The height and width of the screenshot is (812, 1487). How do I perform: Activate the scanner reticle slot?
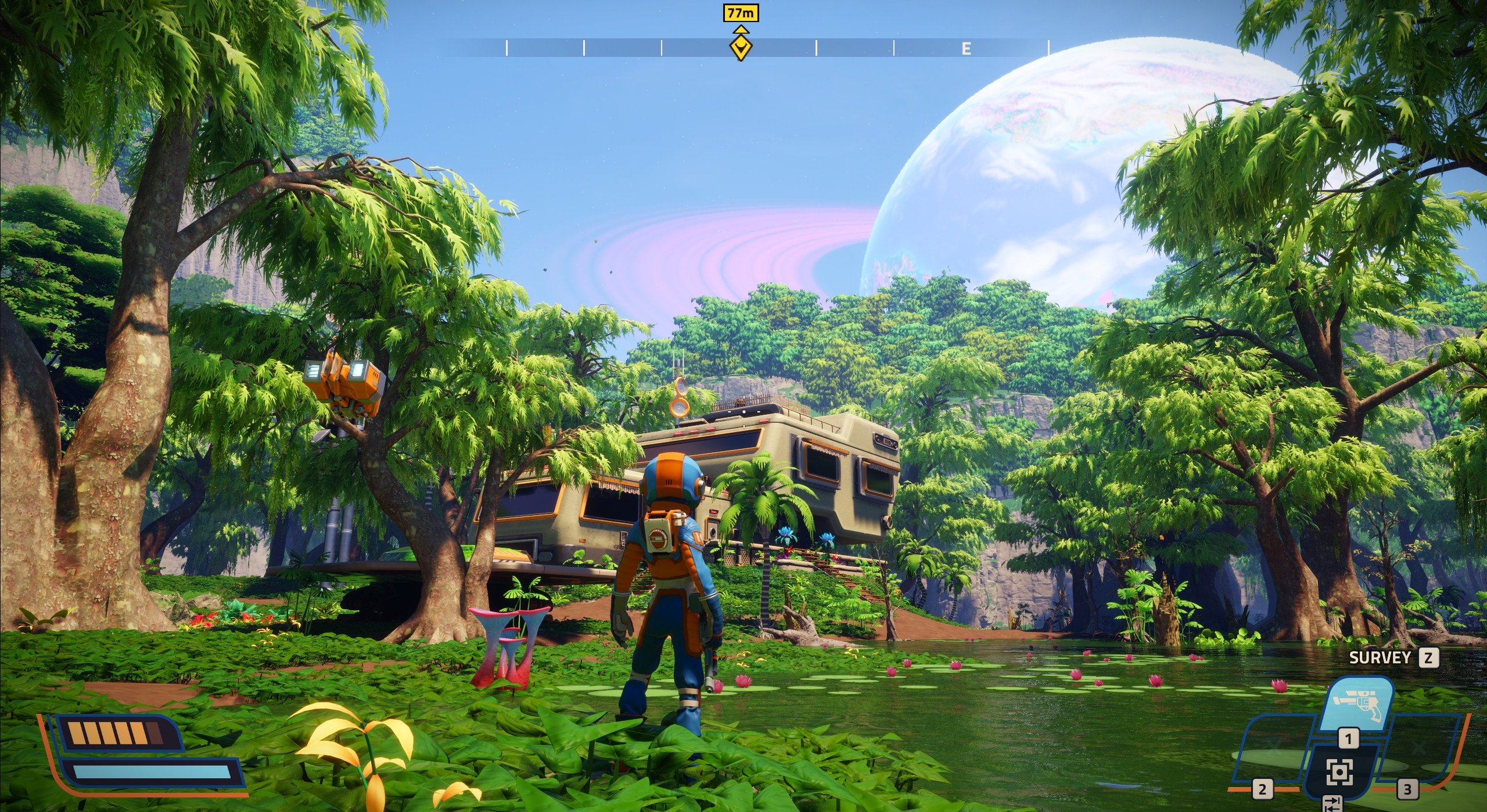click(x=1339, y=772)
